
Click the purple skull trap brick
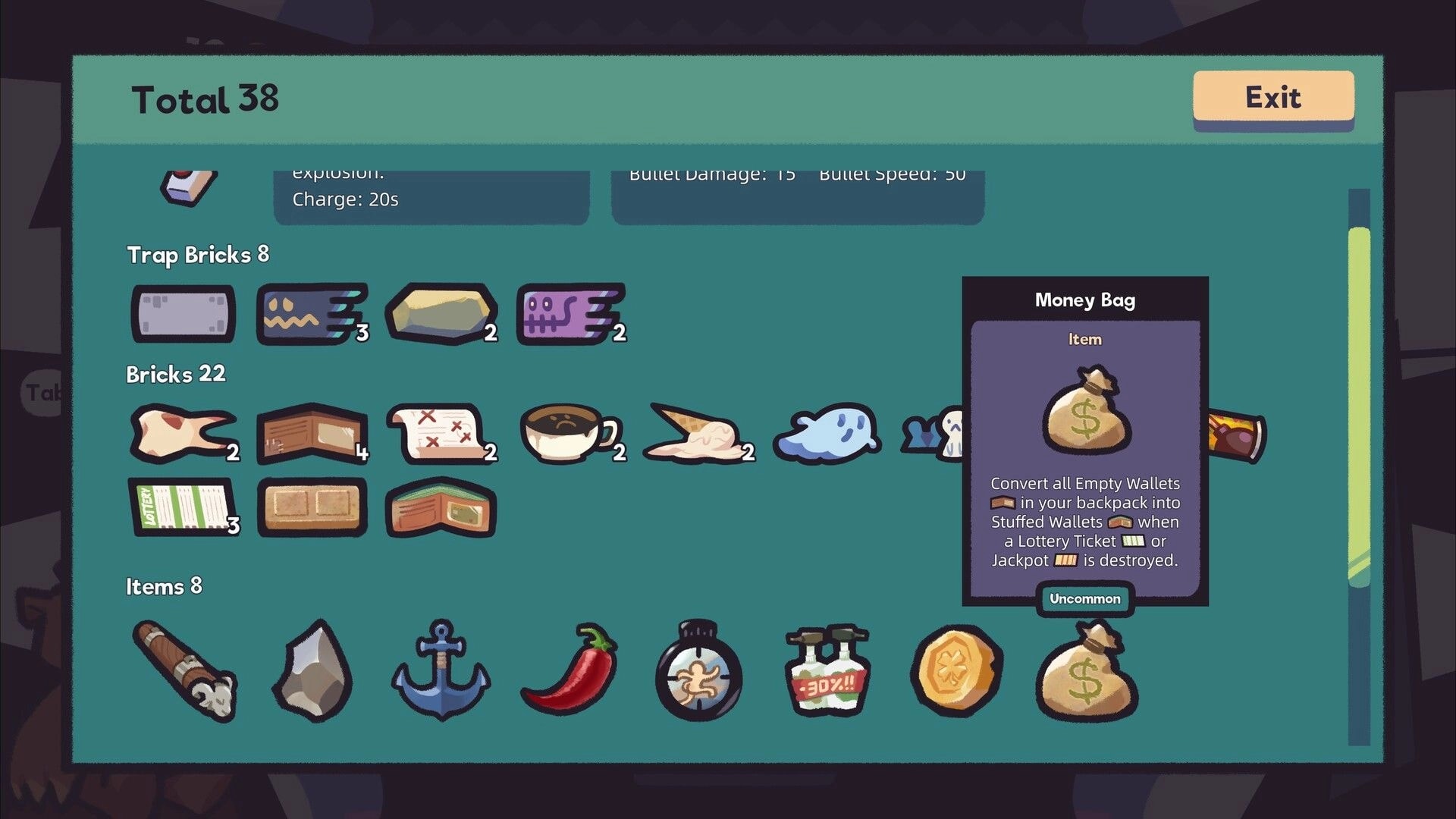[569, 312]
